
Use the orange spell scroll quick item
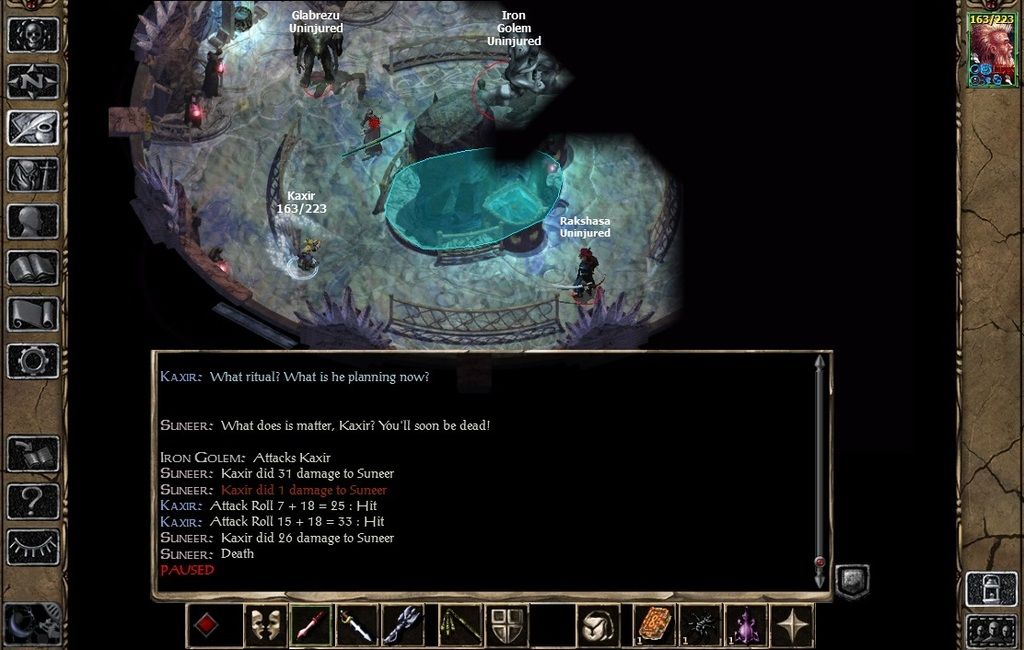pos(655,626)
